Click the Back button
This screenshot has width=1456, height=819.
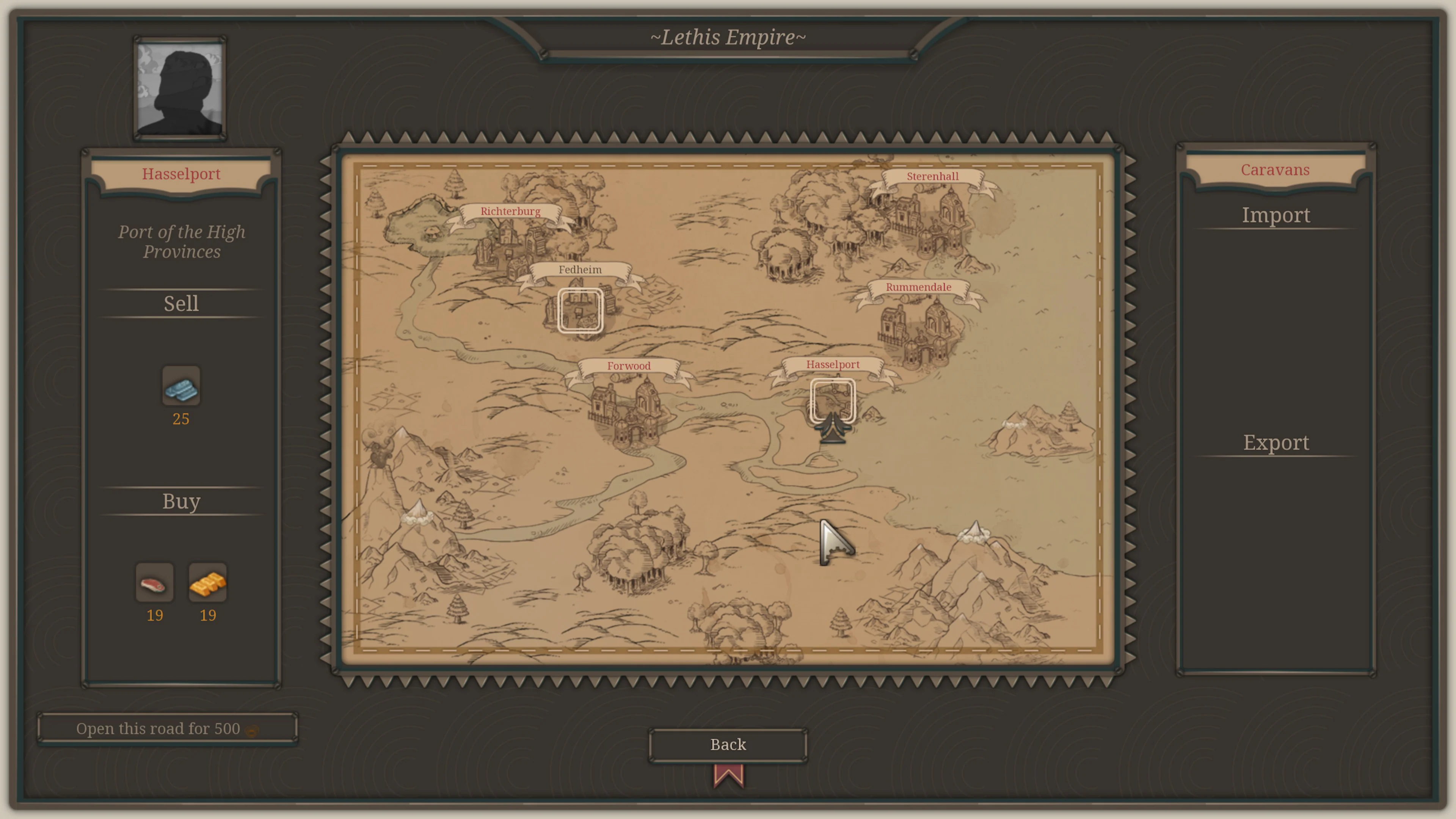728,744
